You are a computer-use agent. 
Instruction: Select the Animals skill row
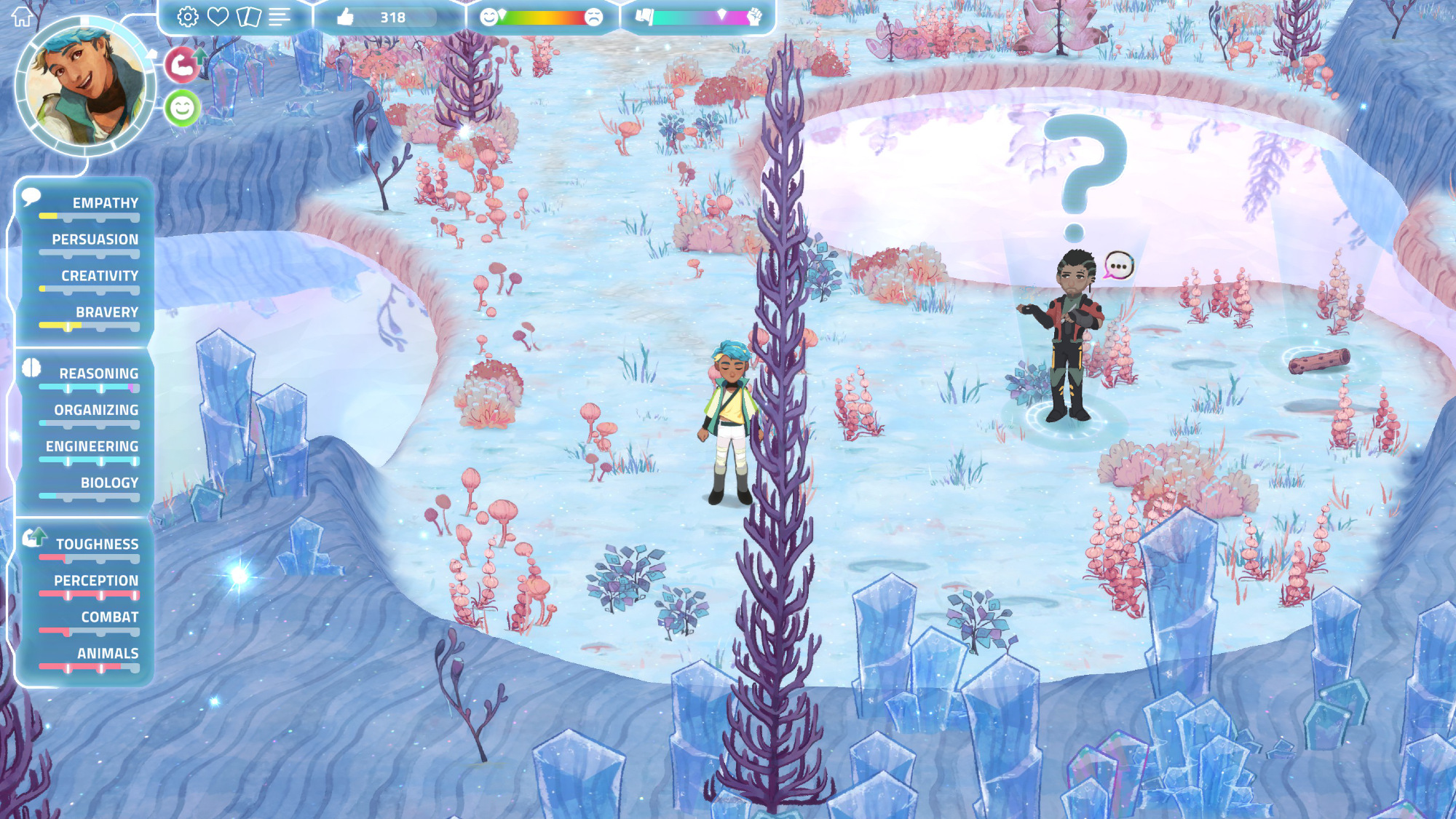point(88,657)
